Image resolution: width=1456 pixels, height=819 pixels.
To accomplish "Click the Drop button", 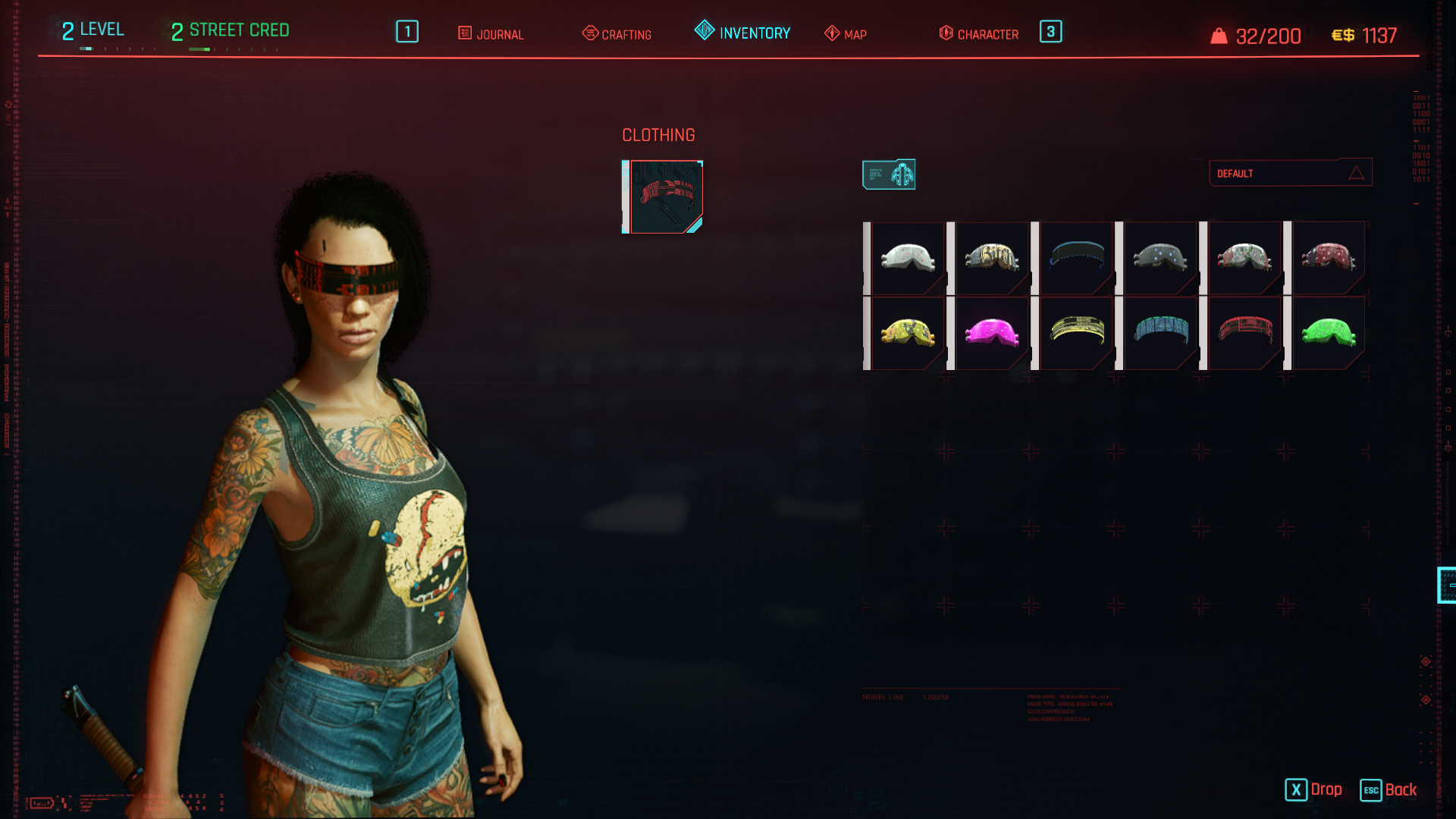I will 1313,790.
